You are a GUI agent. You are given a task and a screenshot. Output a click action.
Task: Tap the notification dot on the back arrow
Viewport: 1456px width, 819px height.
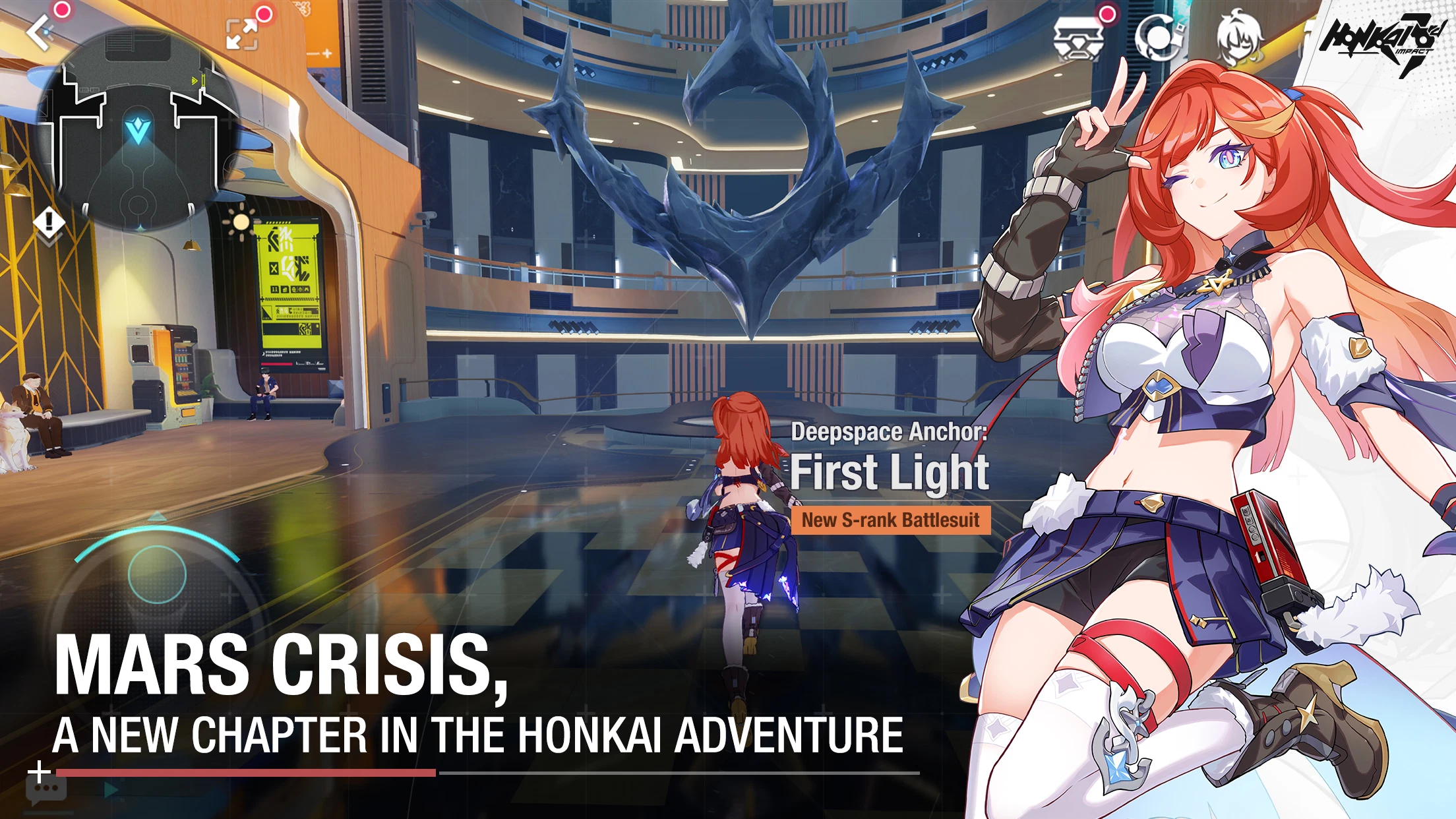pyautogui.click(x=60, y=10)
